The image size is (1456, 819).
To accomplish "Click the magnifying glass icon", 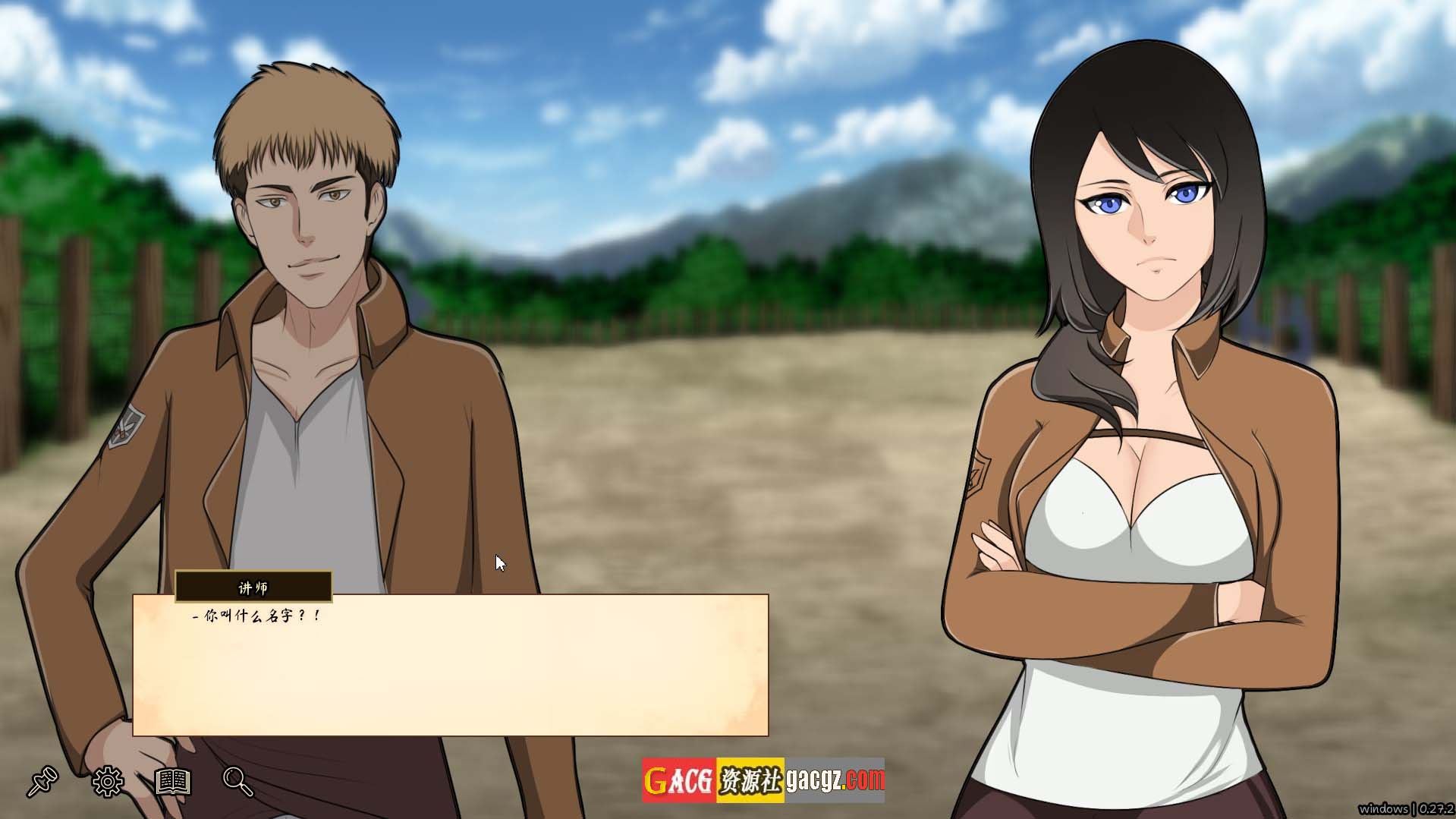I will pos(237,781).
